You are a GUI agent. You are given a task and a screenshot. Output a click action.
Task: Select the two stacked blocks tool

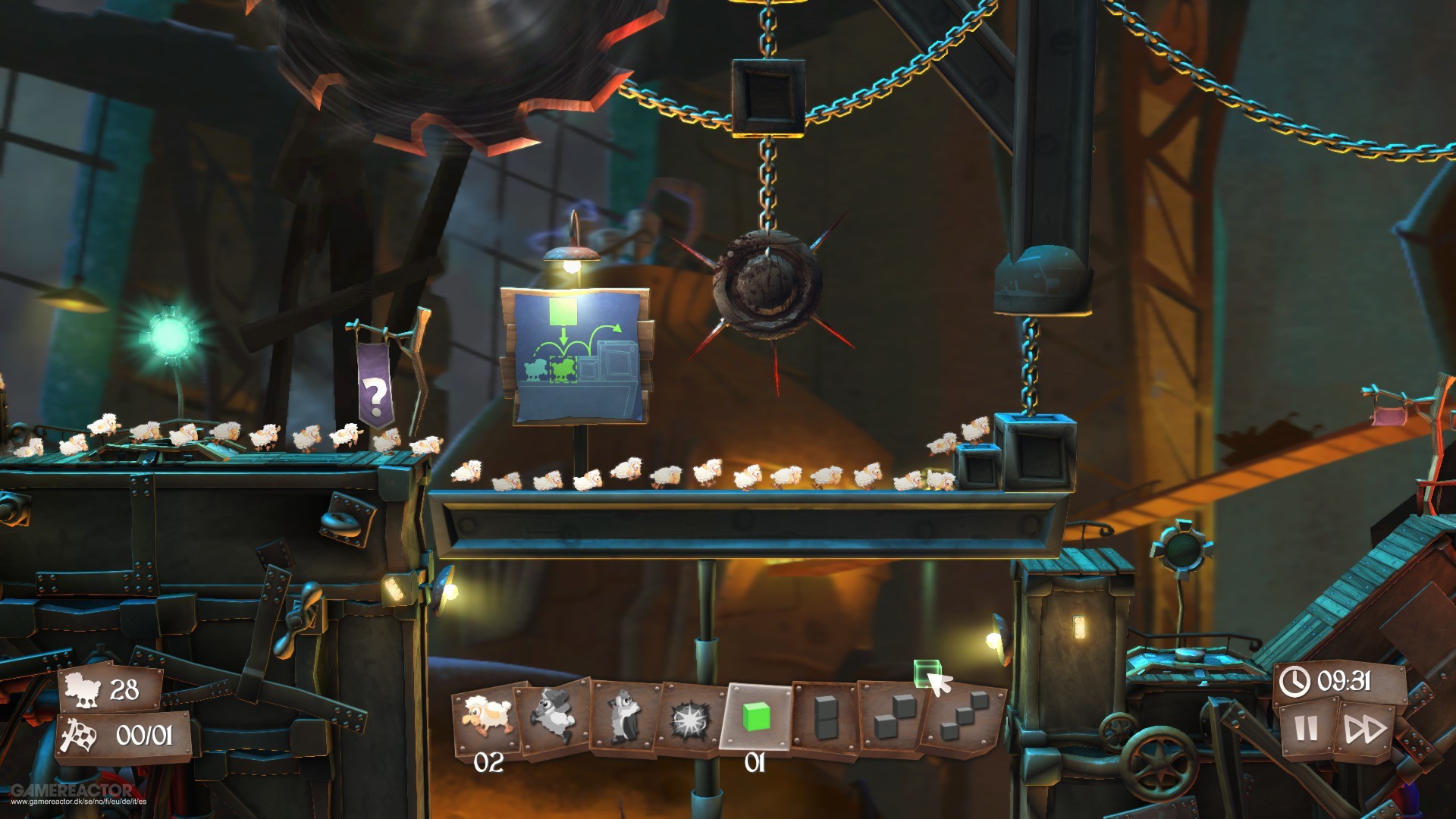pyautogui.click(x=827, y=717)
